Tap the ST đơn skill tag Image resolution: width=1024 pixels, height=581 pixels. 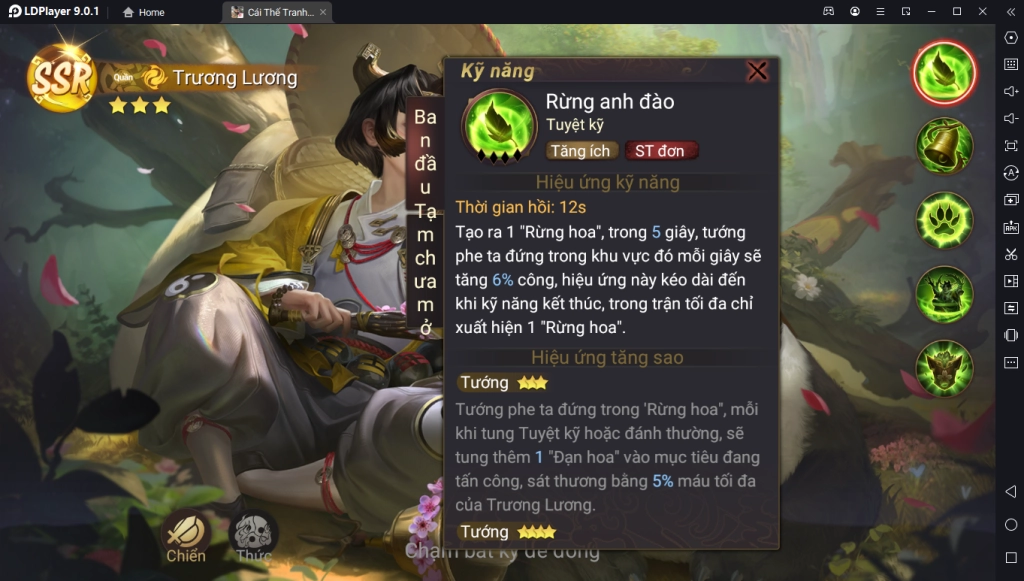click(660, 151)
